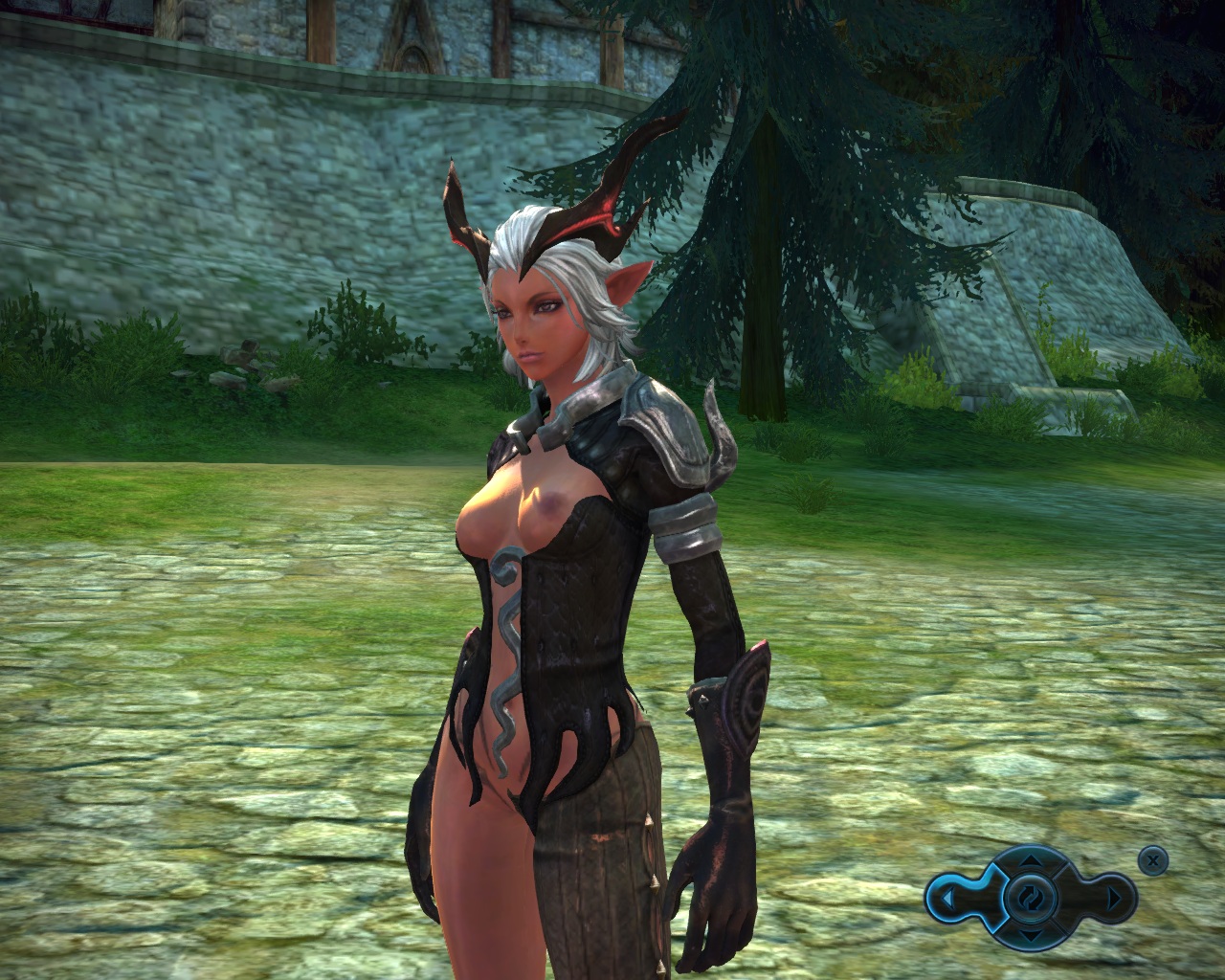Click the down arrow camera control
Screen dimensions: 1225x980
1029,935
